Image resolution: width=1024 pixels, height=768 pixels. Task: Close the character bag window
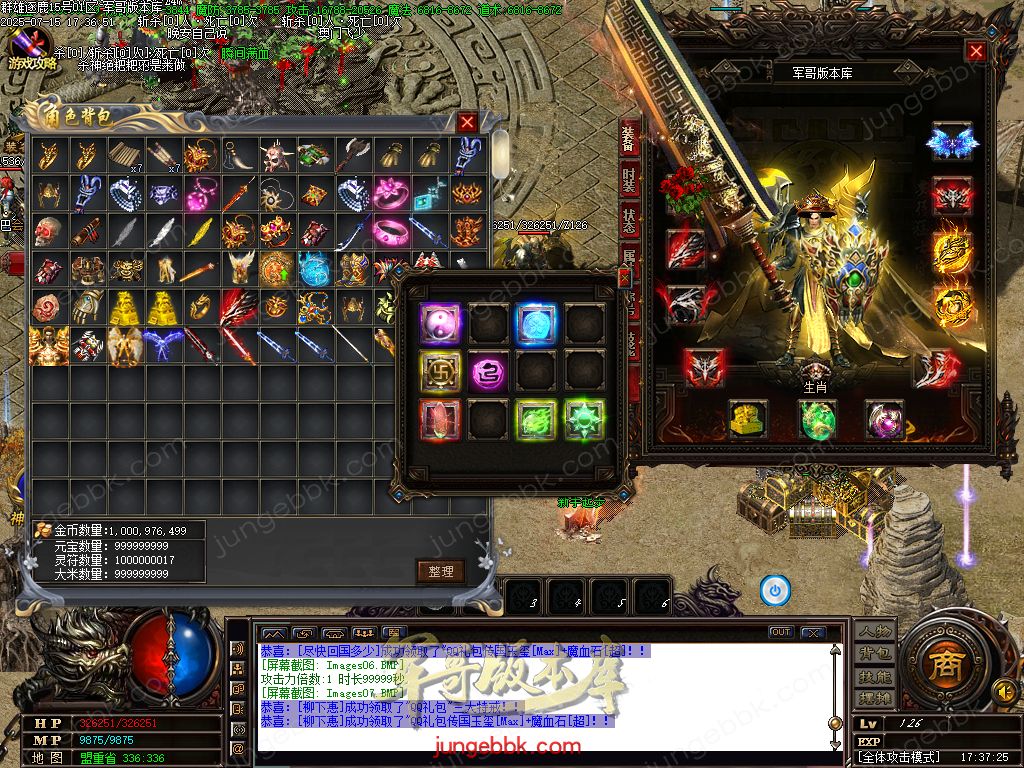467,122
